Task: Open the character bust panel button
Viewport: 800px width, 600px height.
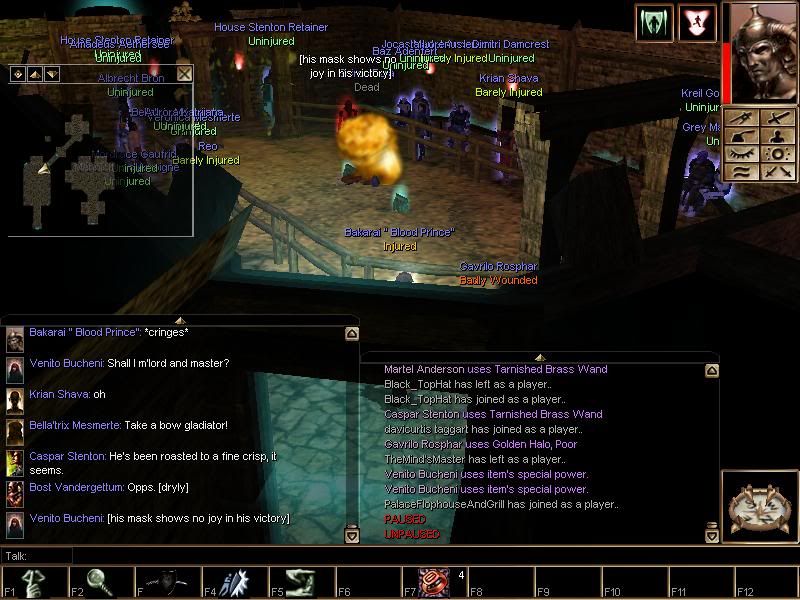Action: tap(778, 136)
